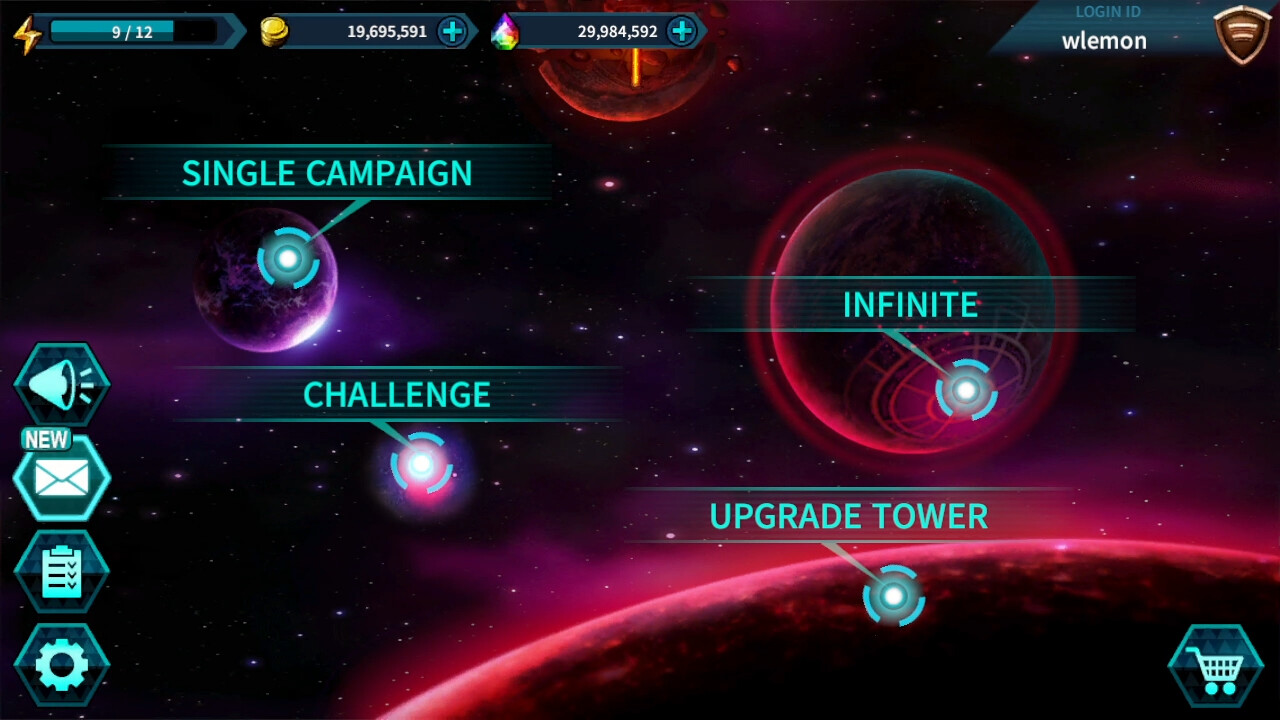View quests via the clipboard icon

pyautogui.click(x=62, y=573)
